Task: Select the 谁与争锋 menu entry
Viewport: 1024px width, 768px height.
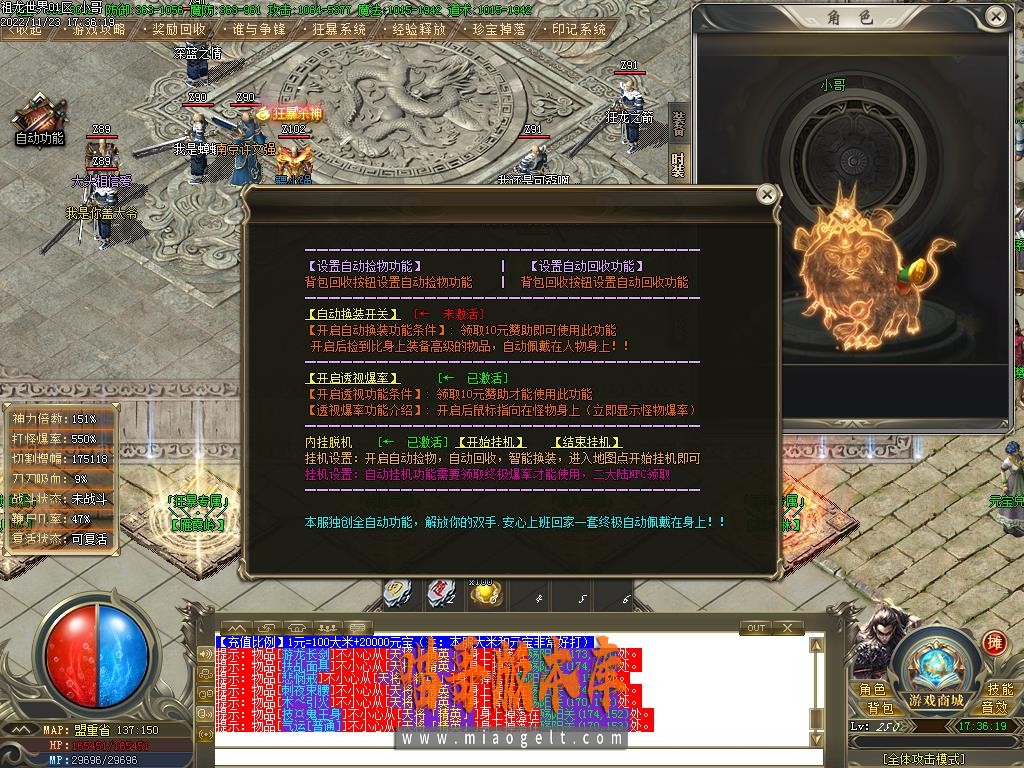Action: (258, 30)
